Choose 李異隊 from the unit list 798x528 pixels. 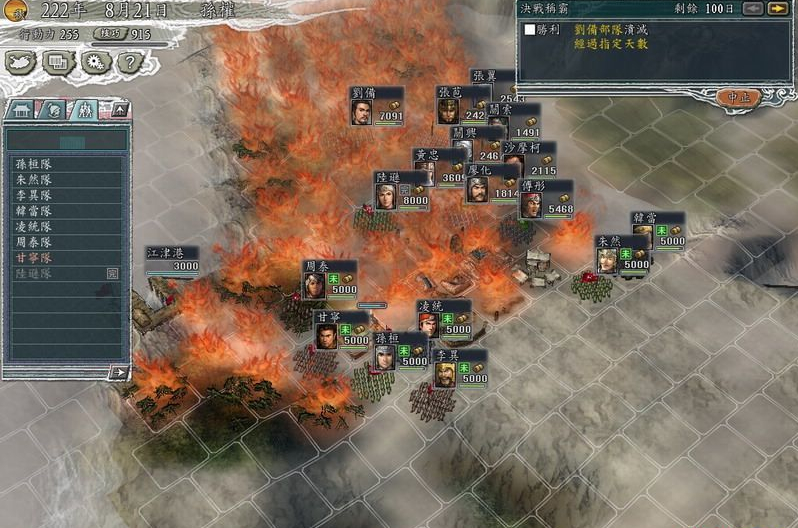click(35, 195)
